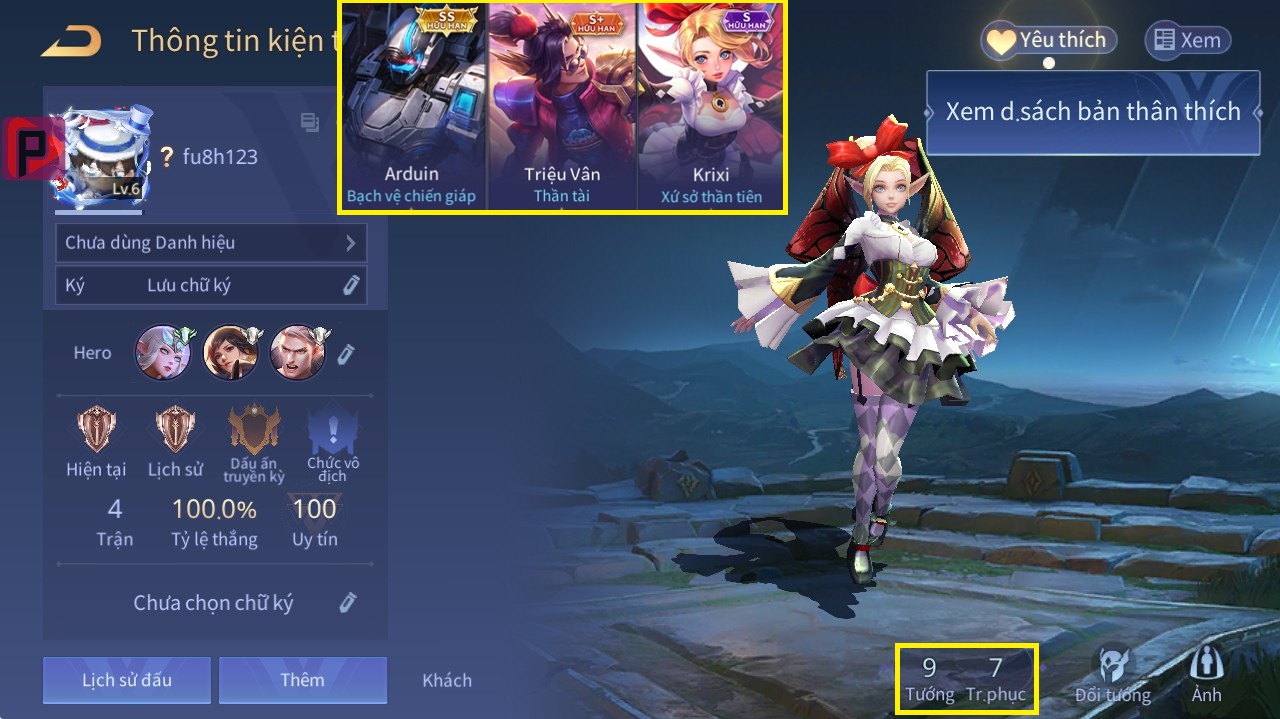This screenshot has height=719, width=1280.
Task: Open the Yêu thích favorites button
Action: click(1047, 40)
